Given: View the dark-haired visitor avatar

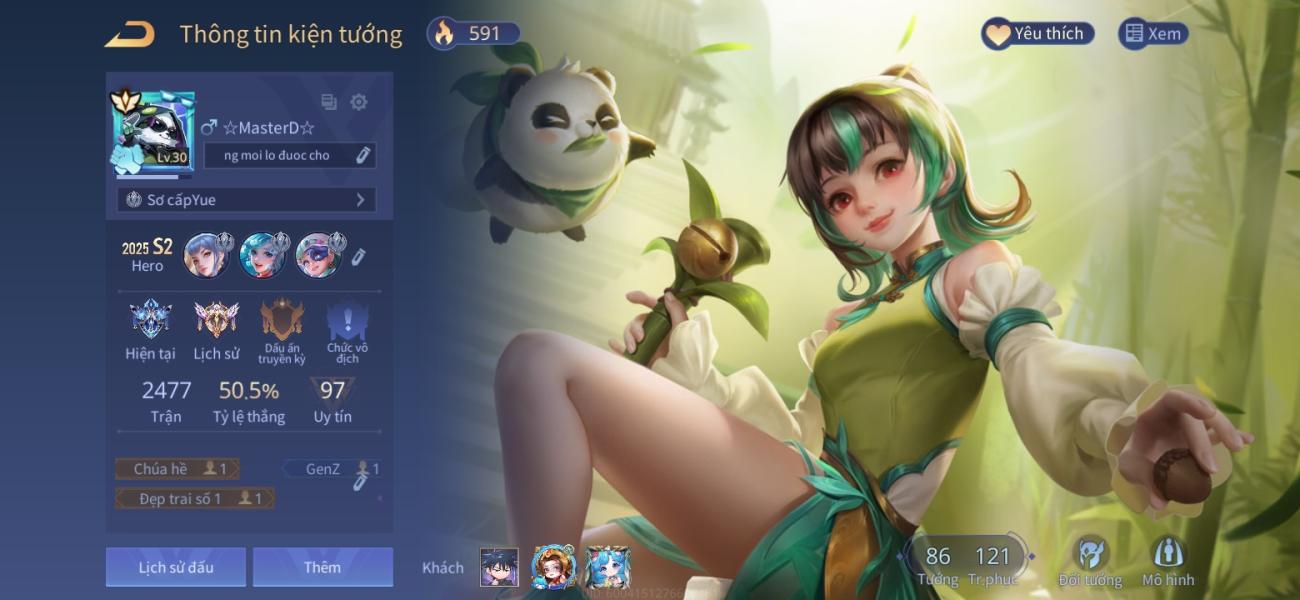Looking at the screenshot, I should [499, 567].
